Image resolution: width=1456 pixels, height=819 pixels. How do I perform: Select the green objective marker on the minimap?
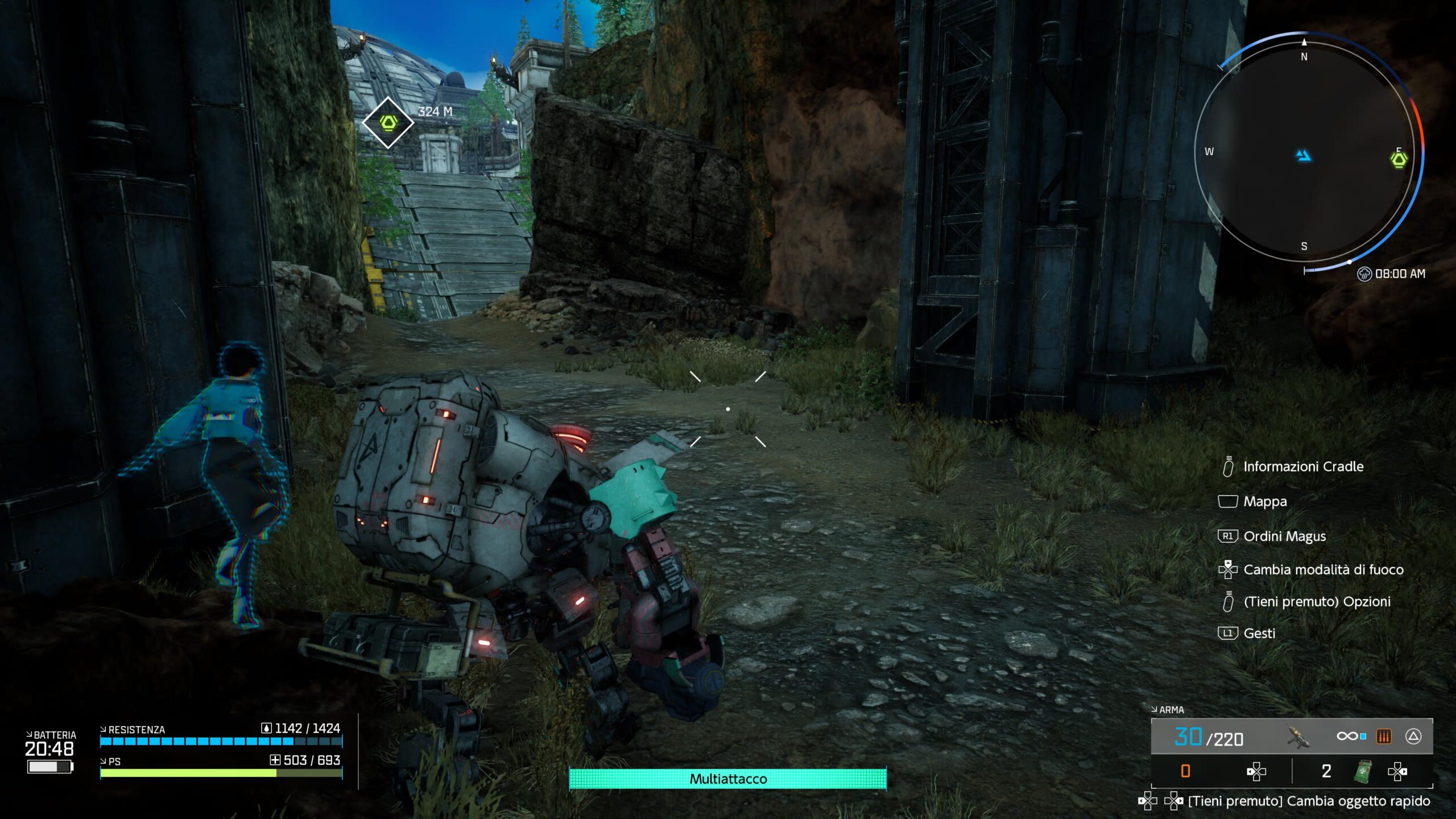coord(1399,159)
